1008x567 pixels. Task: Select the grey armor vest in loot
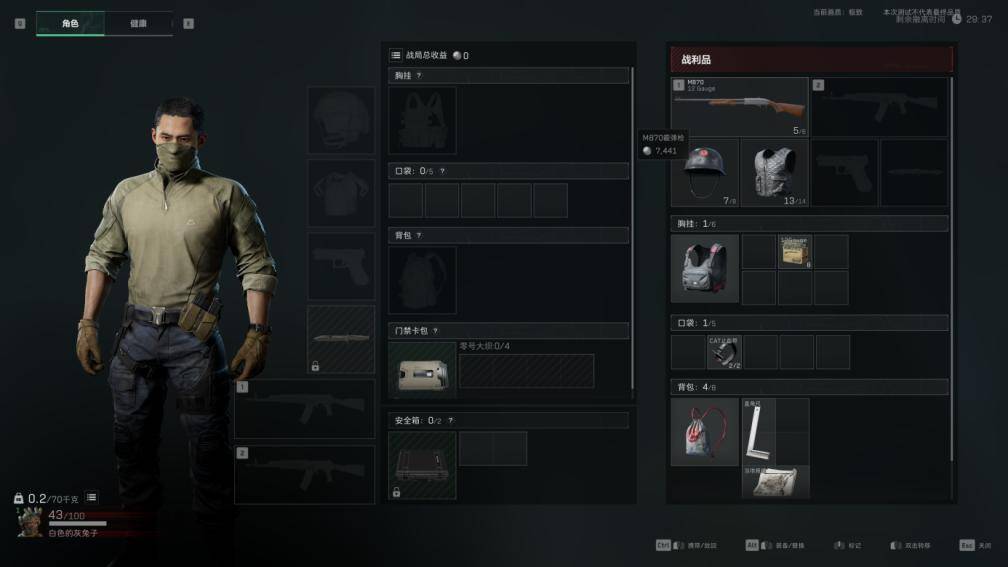pyautogui.click(x=774, y=172)
